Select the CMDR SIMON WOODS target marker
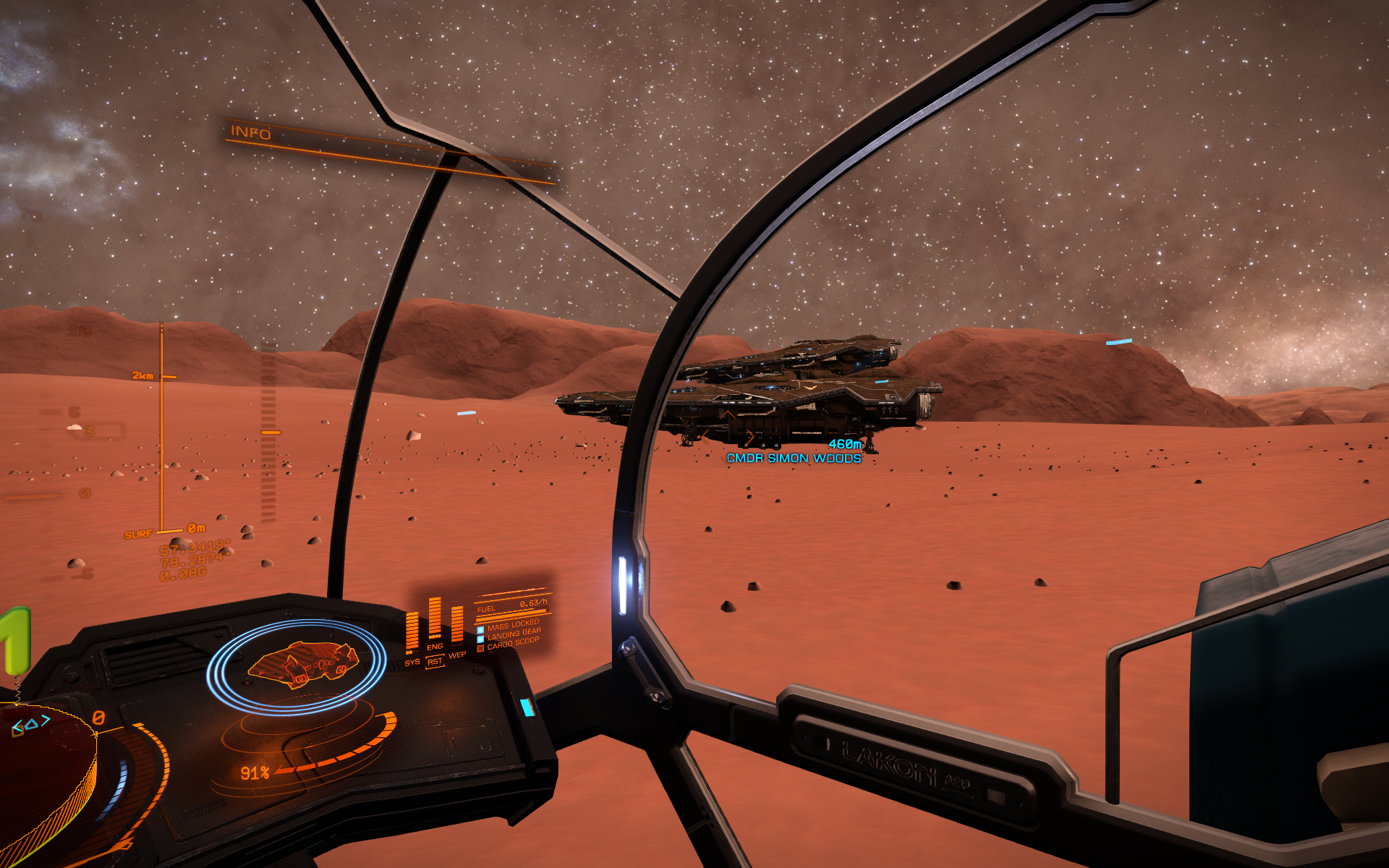 794,459
